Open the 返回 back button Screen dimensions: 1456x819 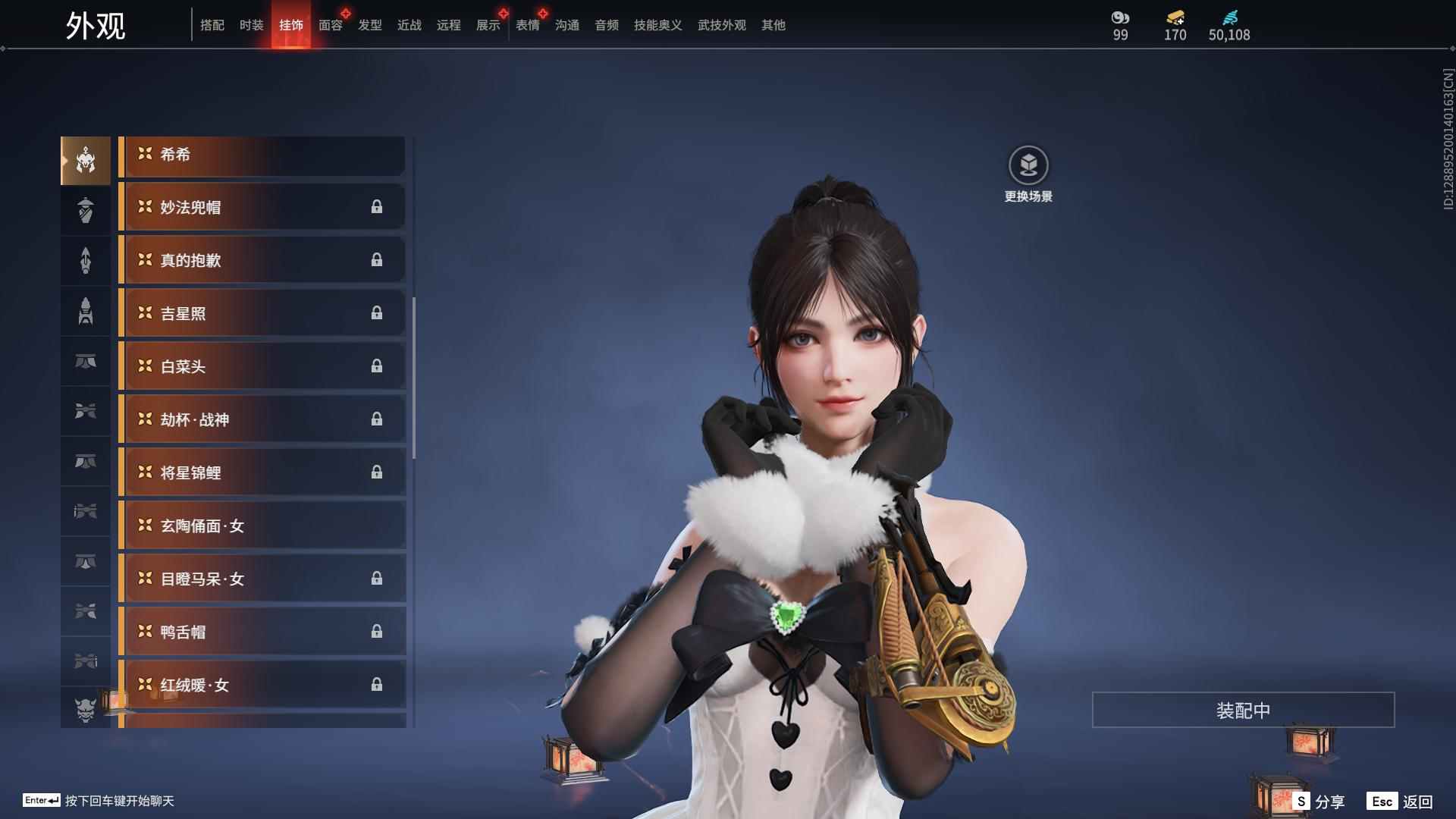1401,802
